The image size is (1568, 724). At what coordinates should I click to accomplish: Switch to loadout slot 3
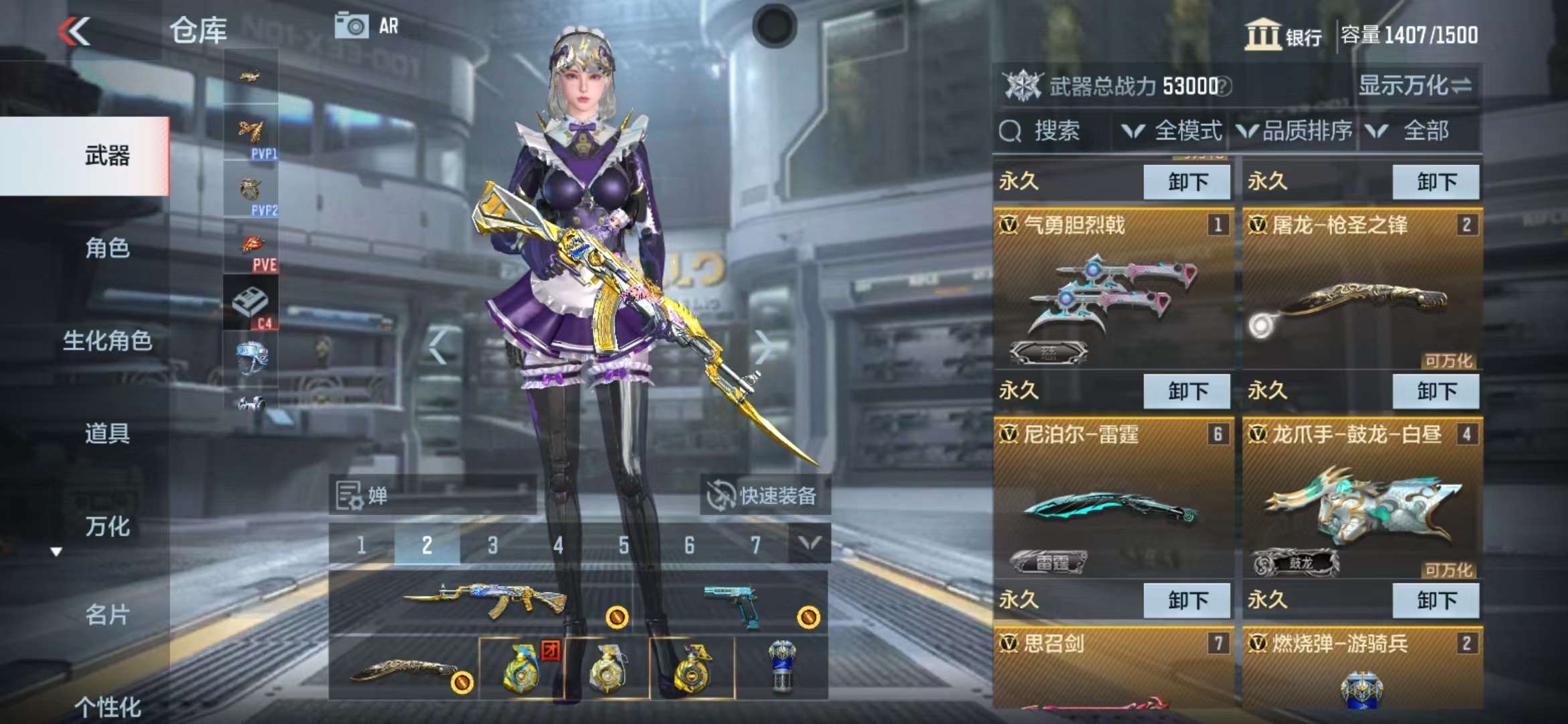tap(493, 545)
